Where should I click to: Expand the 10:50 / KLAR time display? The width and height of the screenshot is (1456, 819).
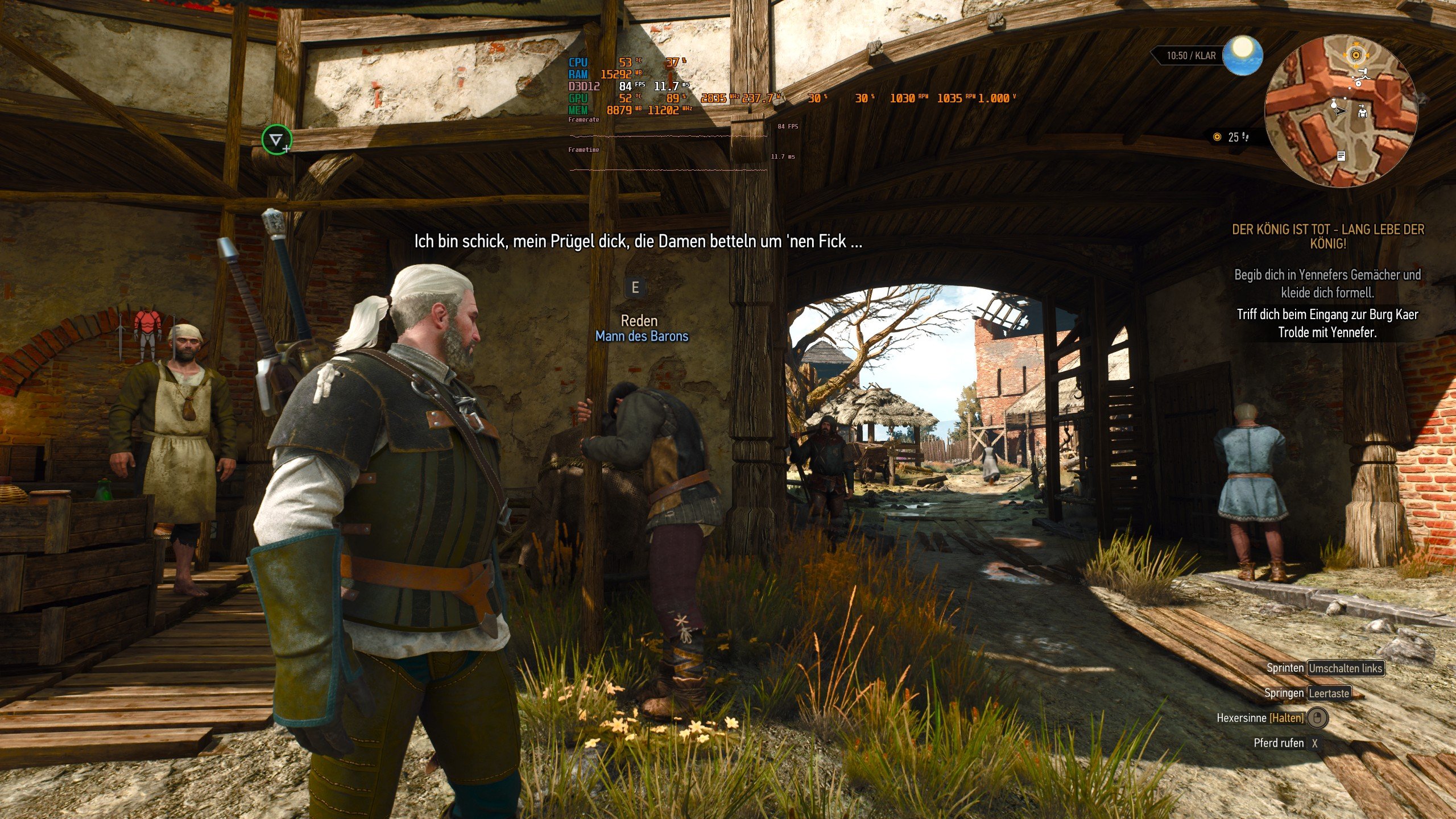(1190, 55)
